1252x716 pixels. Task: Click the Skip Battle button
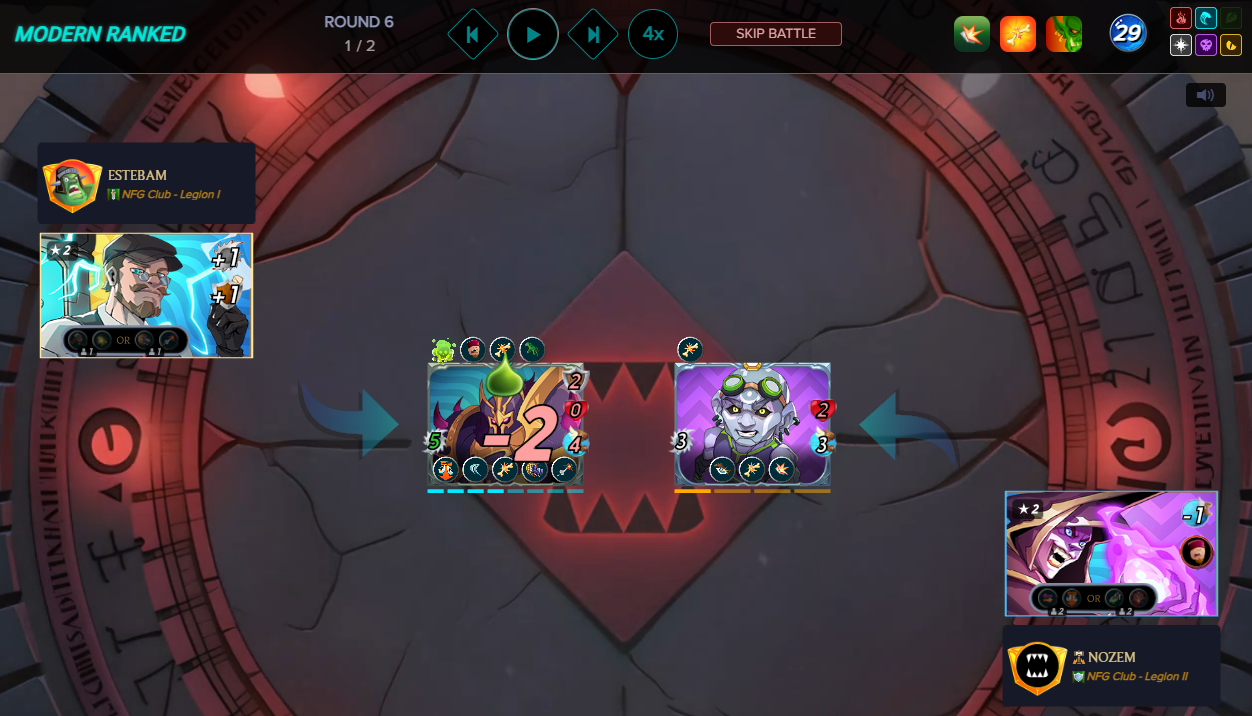click(x=775, y=34)
